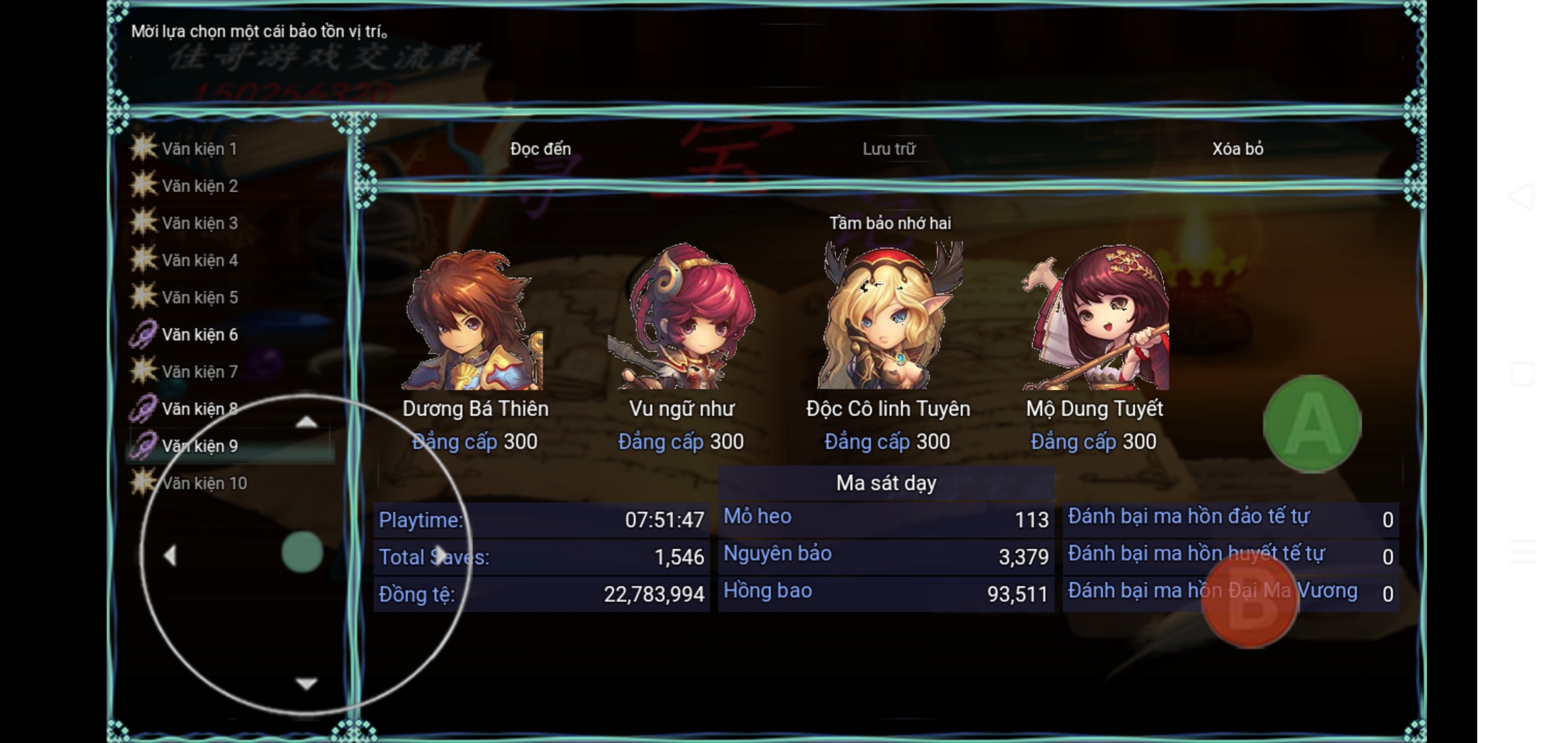Choose Xóa bỏ to delete save
Image resolution: width=1568 pixels, height=743 pixels.
(x=1237, y=149)
